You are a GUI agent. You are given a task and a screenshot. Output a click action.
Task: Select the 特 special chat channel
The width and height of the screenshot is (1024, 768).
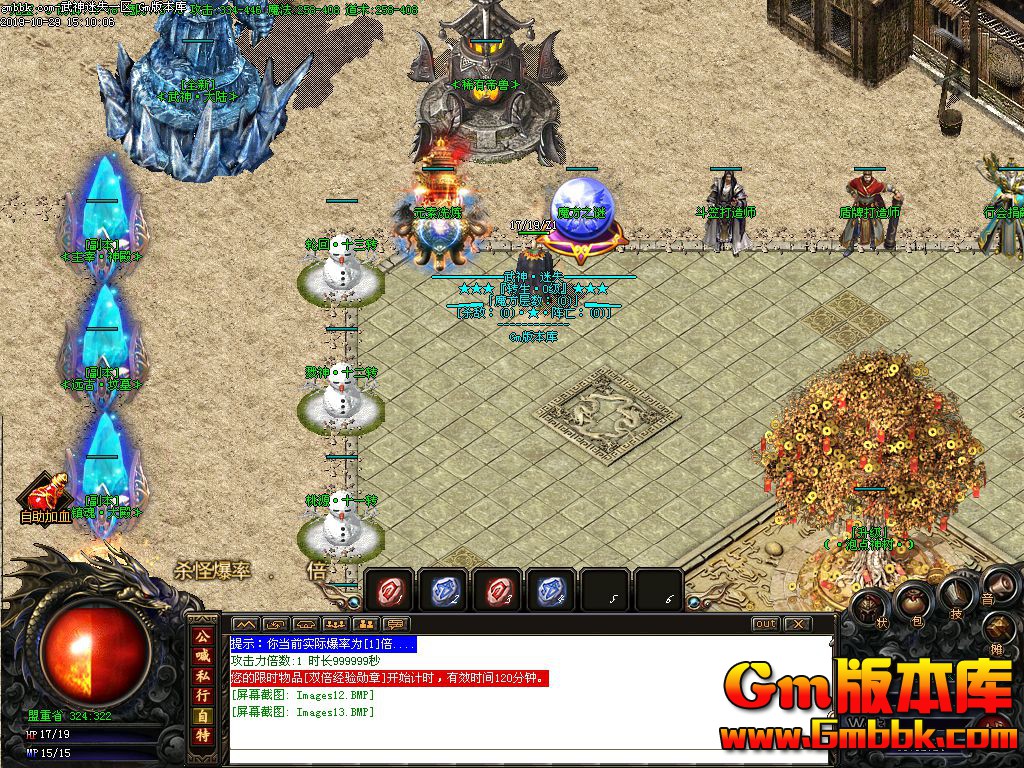coord(203,736)
